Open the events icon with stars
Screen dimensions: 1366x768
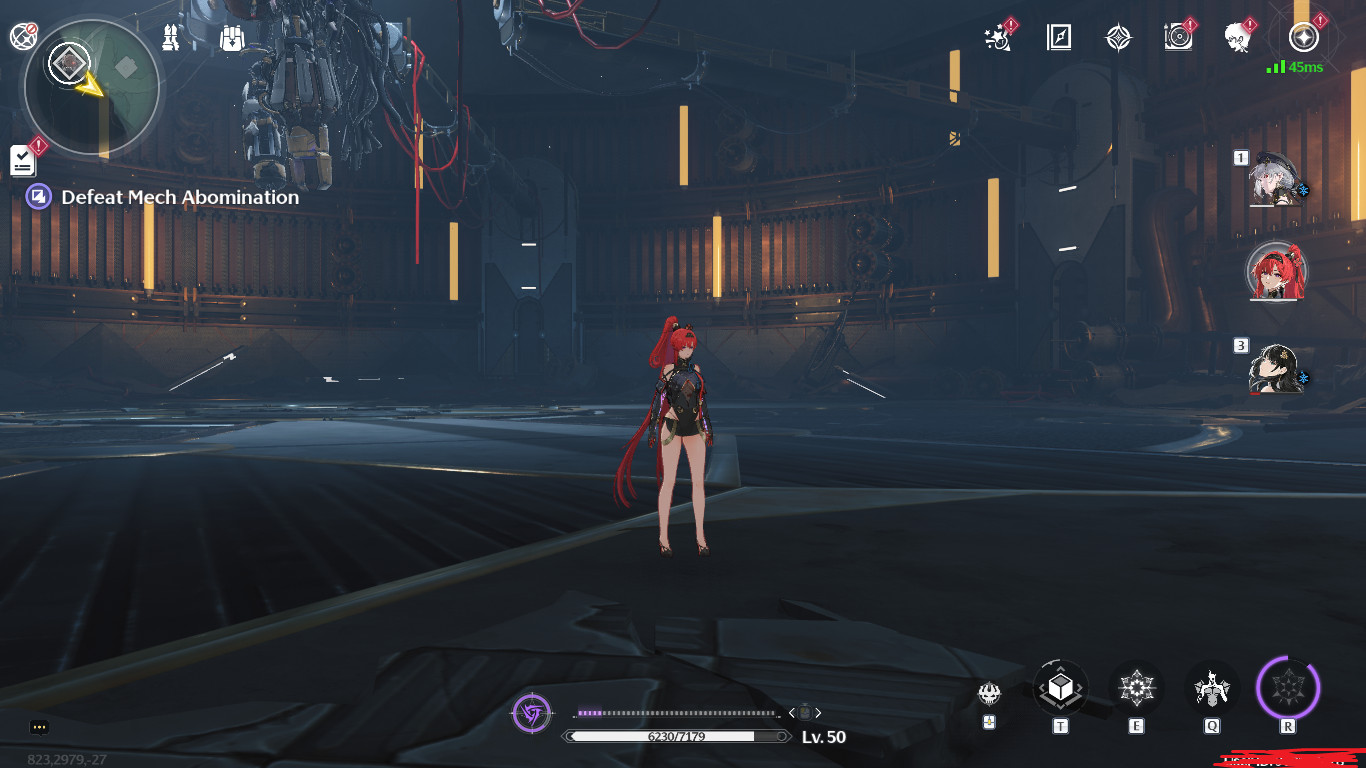[x=997, y=38]
